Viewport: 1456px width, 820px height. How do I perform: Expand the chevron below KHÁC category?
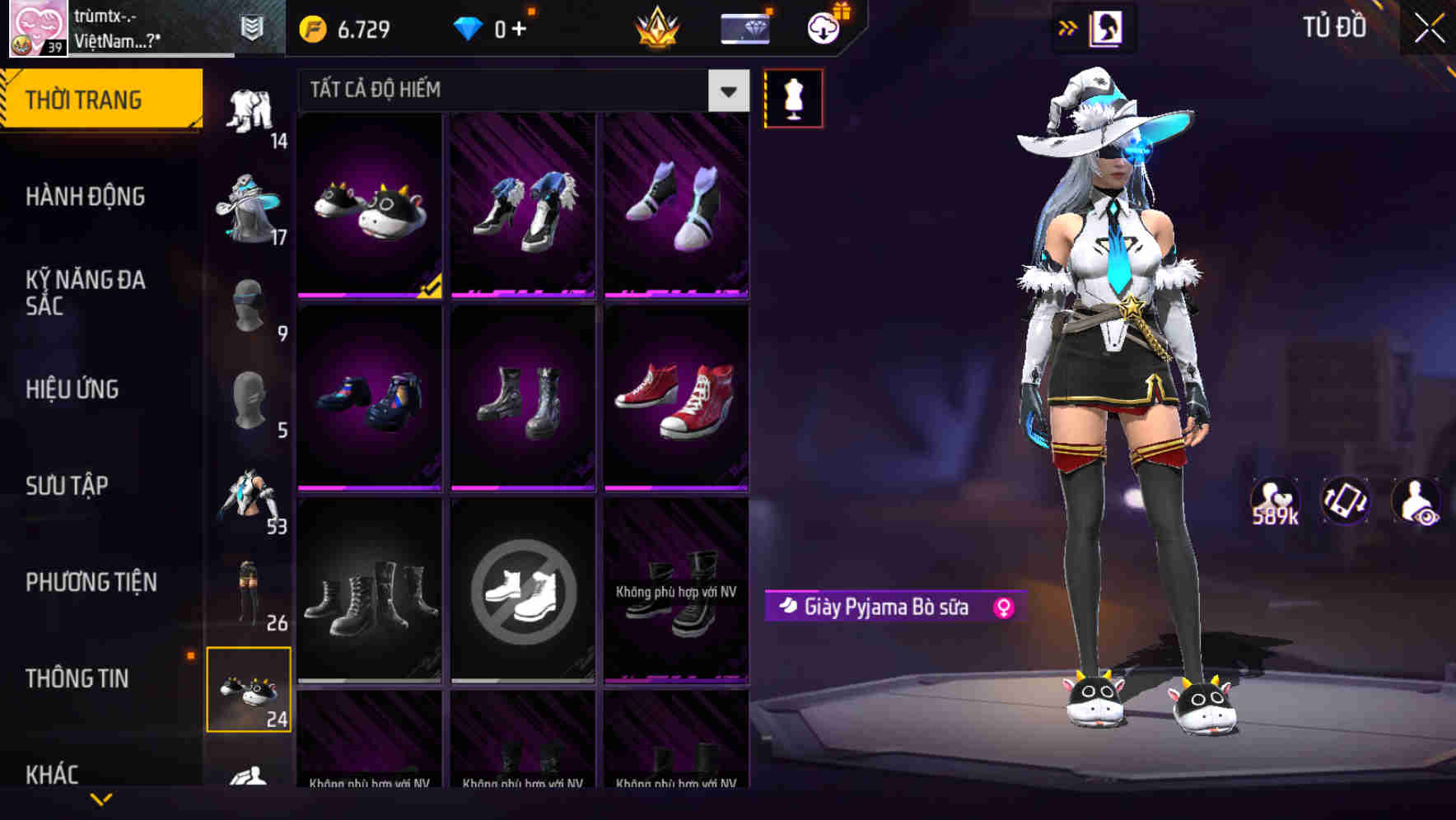(101, 798)
